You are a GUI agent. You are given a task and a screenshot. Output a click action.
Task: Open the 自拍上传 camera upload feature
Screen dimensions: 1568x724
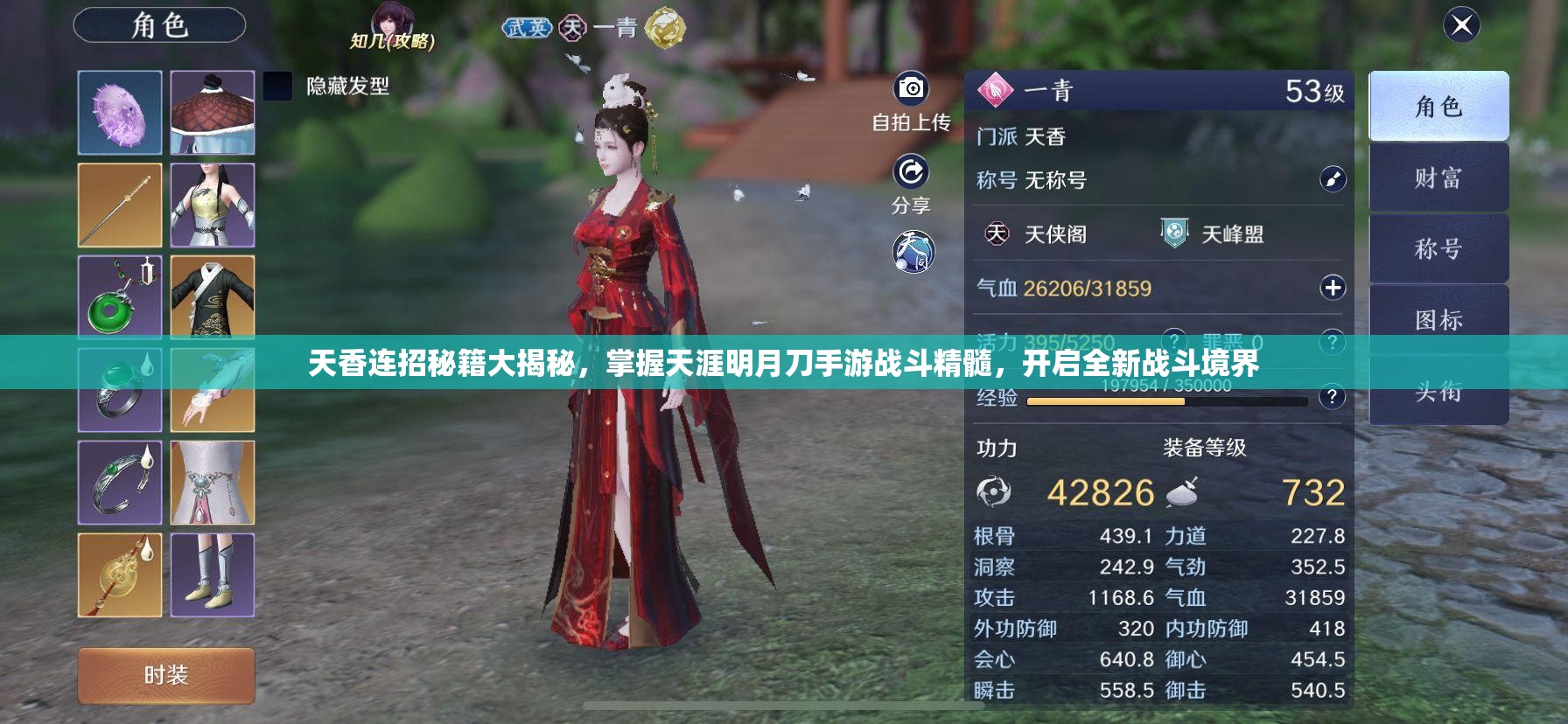910,90
